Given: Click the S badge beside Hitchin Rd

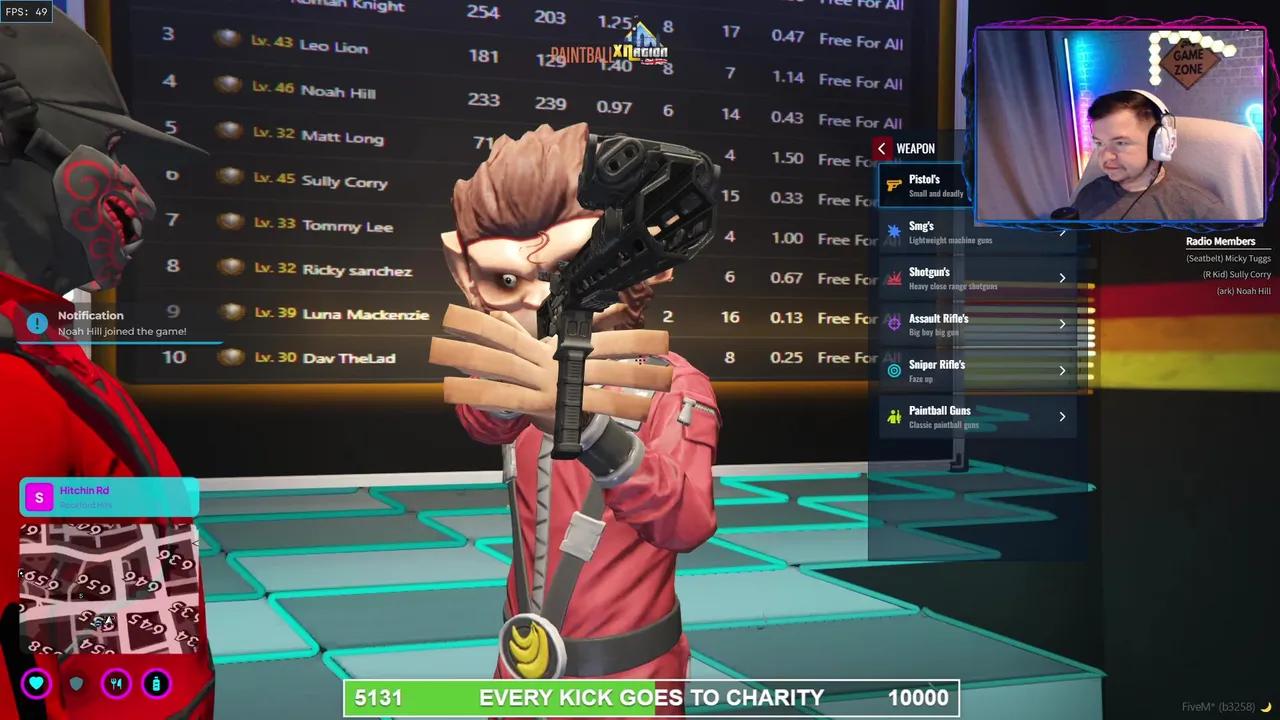Looking at the screenshot, I should 38,497.
